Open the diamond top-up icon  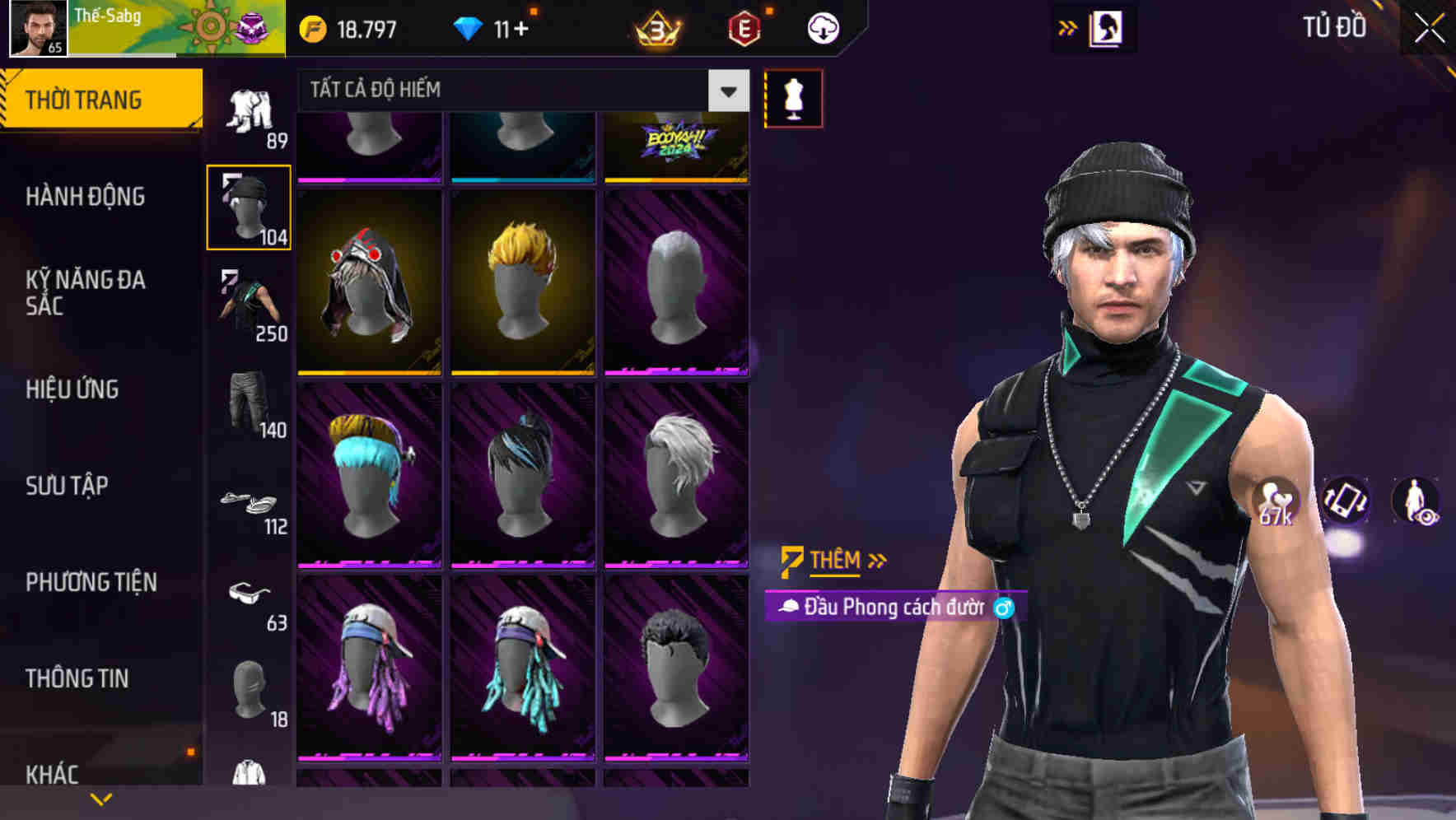(470, 27)
